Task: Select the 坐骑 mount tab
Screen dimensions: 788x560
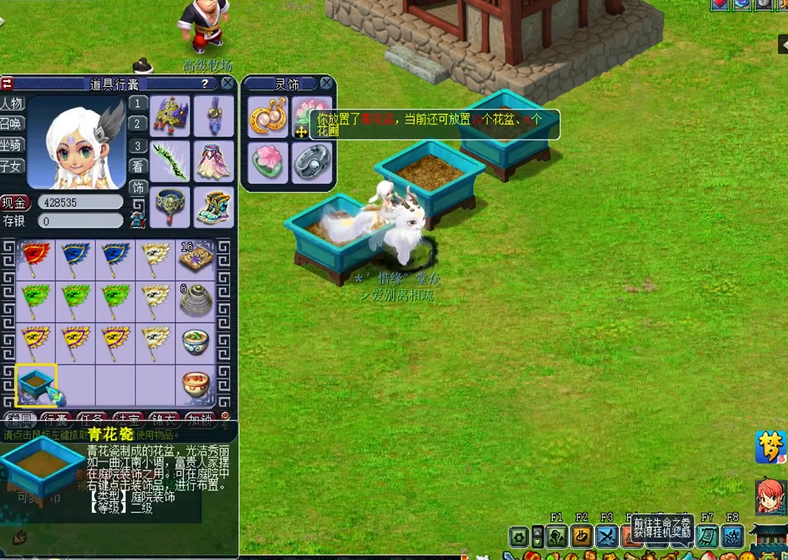Action: click(x=12, y=145)
